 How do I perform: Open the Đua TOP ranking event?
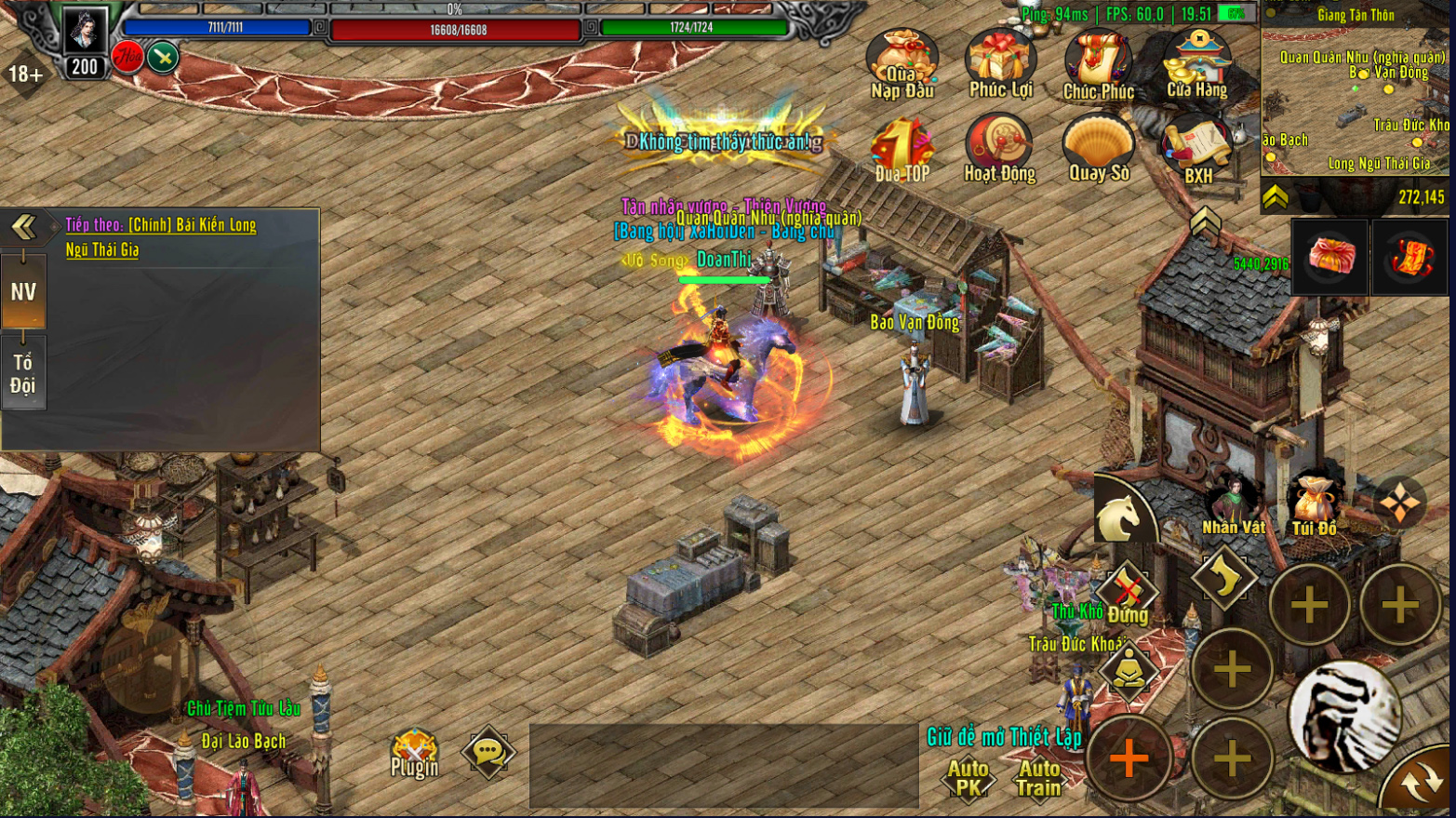(x=902, y=149)
